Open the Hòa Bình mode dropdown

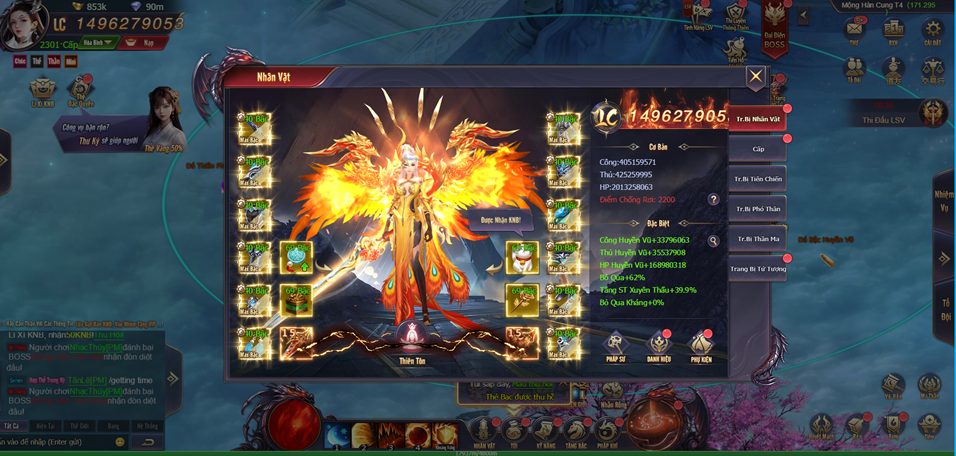pyautogui.click(x=98, y=43)
